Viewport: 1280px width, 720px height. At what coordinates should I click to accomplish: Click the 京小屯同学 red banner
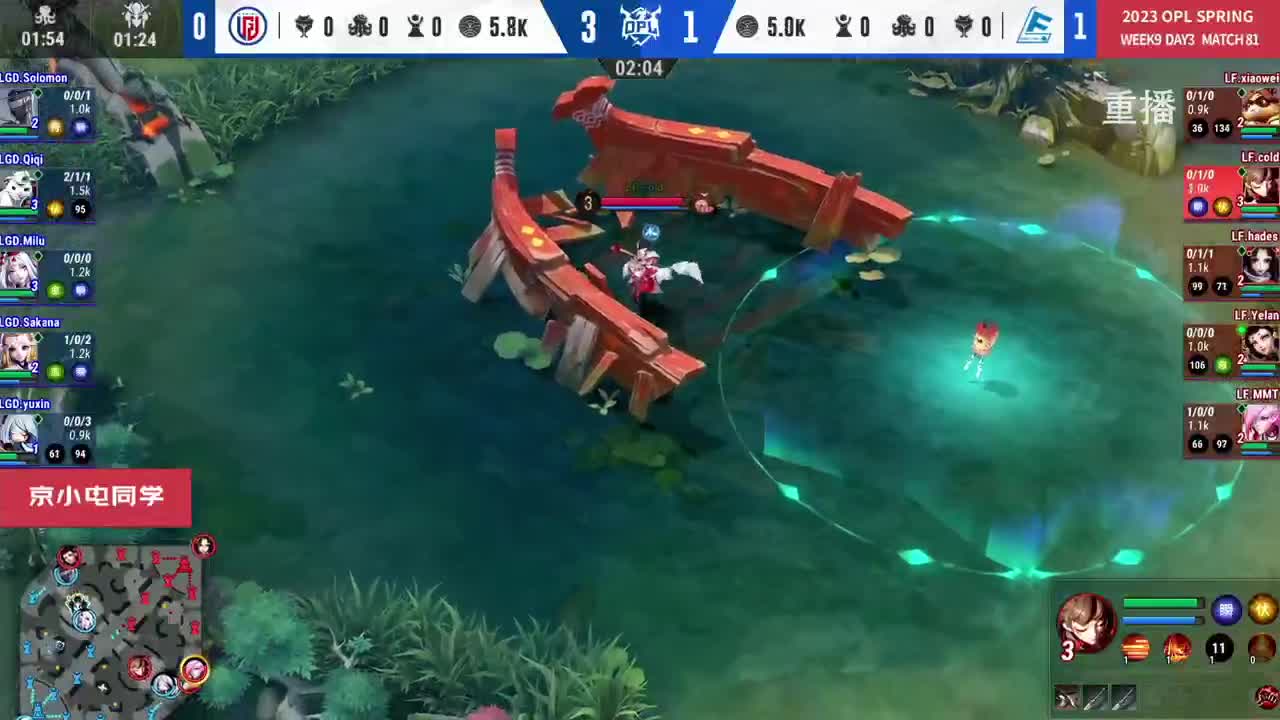(x=96, y=497)
